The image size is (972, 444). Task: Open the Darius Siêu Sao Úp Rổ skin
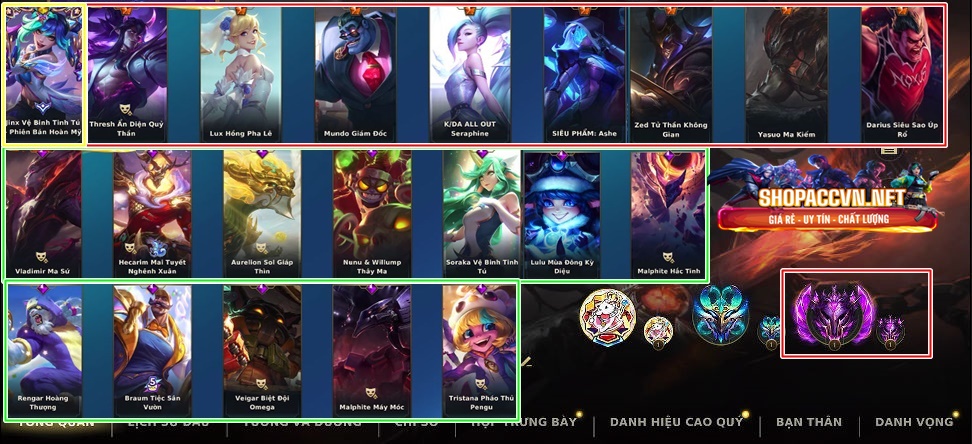(902, 75)
